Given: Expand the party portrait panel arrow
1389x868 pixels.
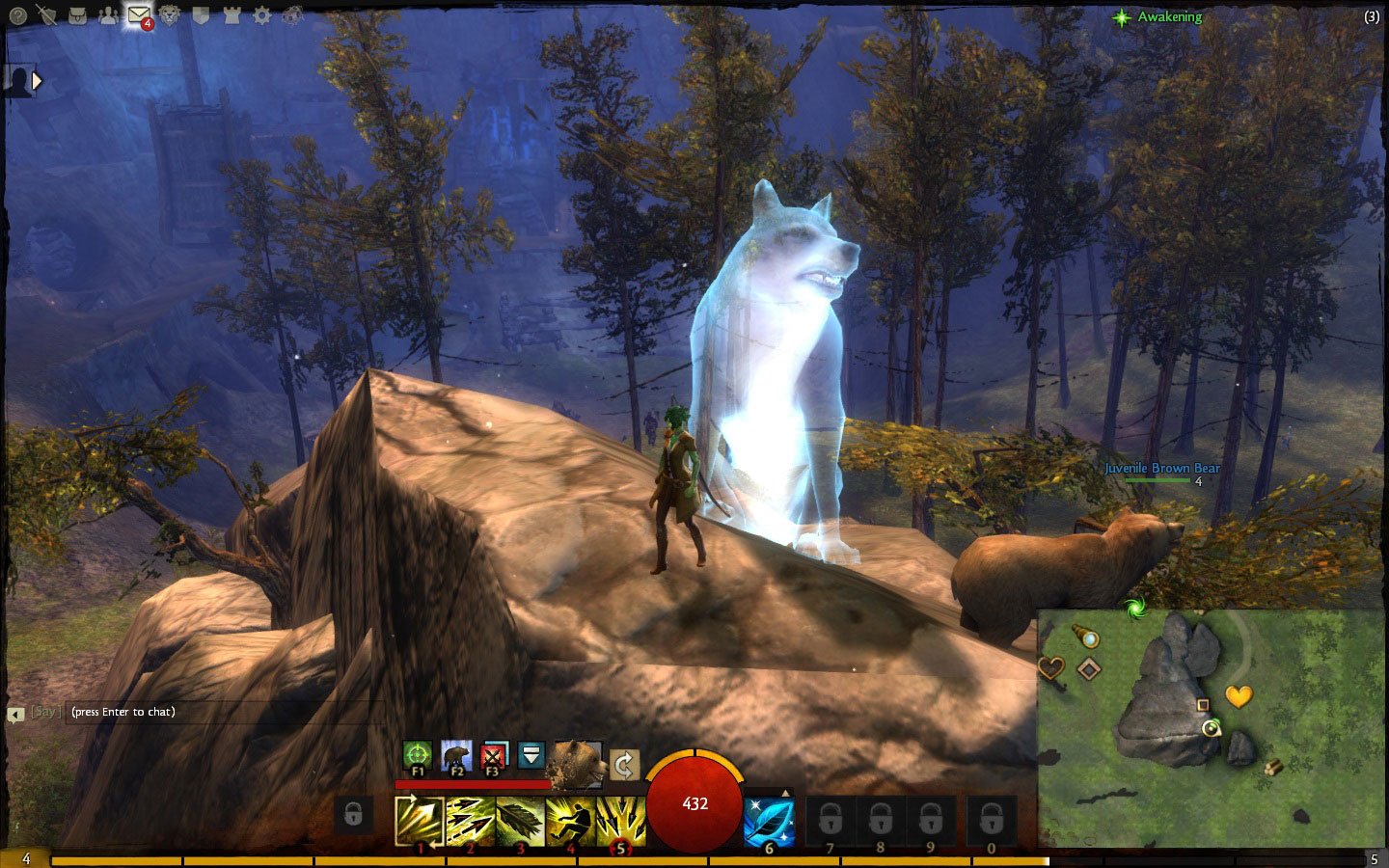Looking at the screenshot, I should (x=38, y=82).
